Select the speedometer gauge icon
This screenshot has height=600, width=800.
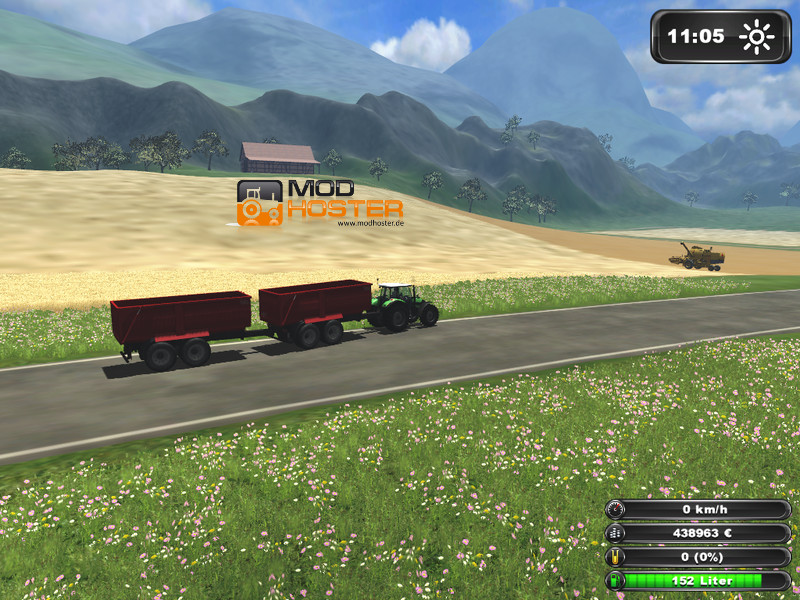coord(614,510)
